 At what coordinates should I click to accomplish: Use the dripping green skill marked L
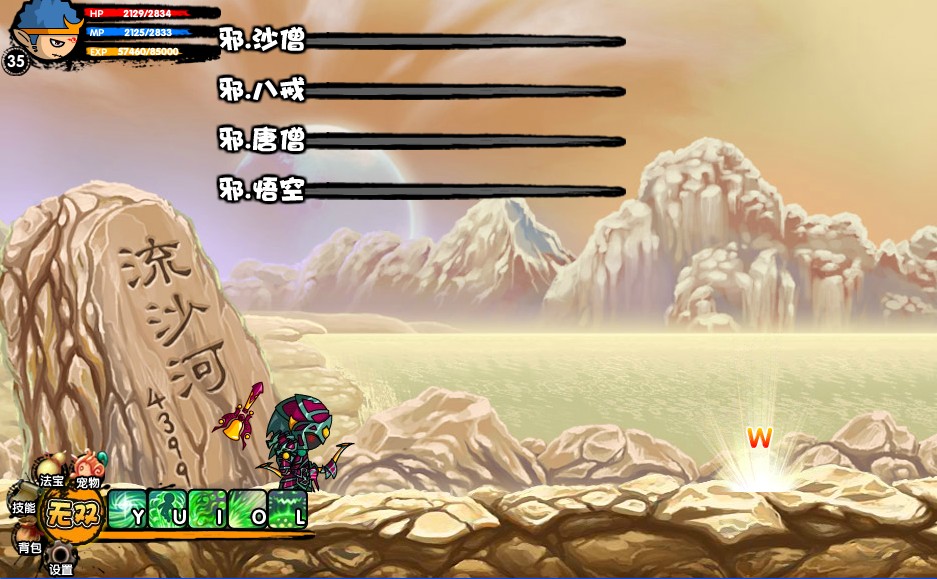pos(287,509)
